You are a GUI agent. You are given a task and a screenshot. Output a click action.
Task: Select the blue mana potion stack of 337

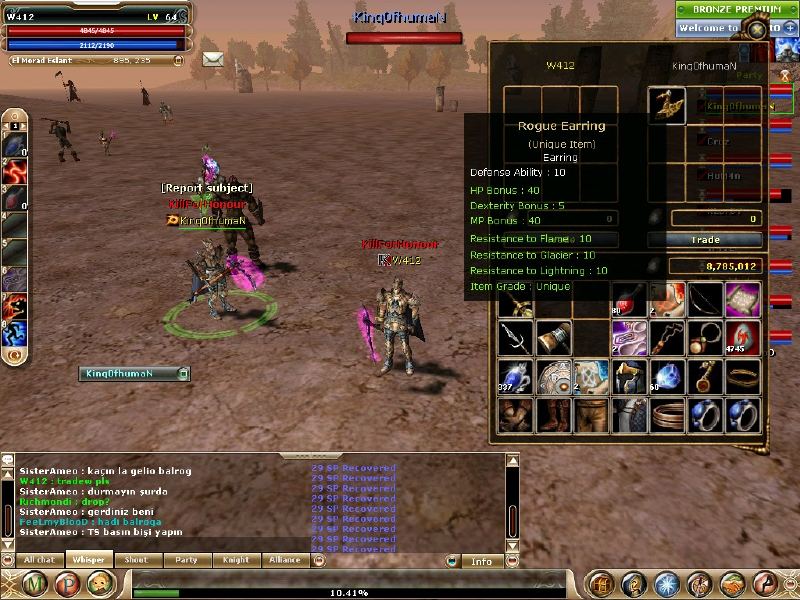516,378
